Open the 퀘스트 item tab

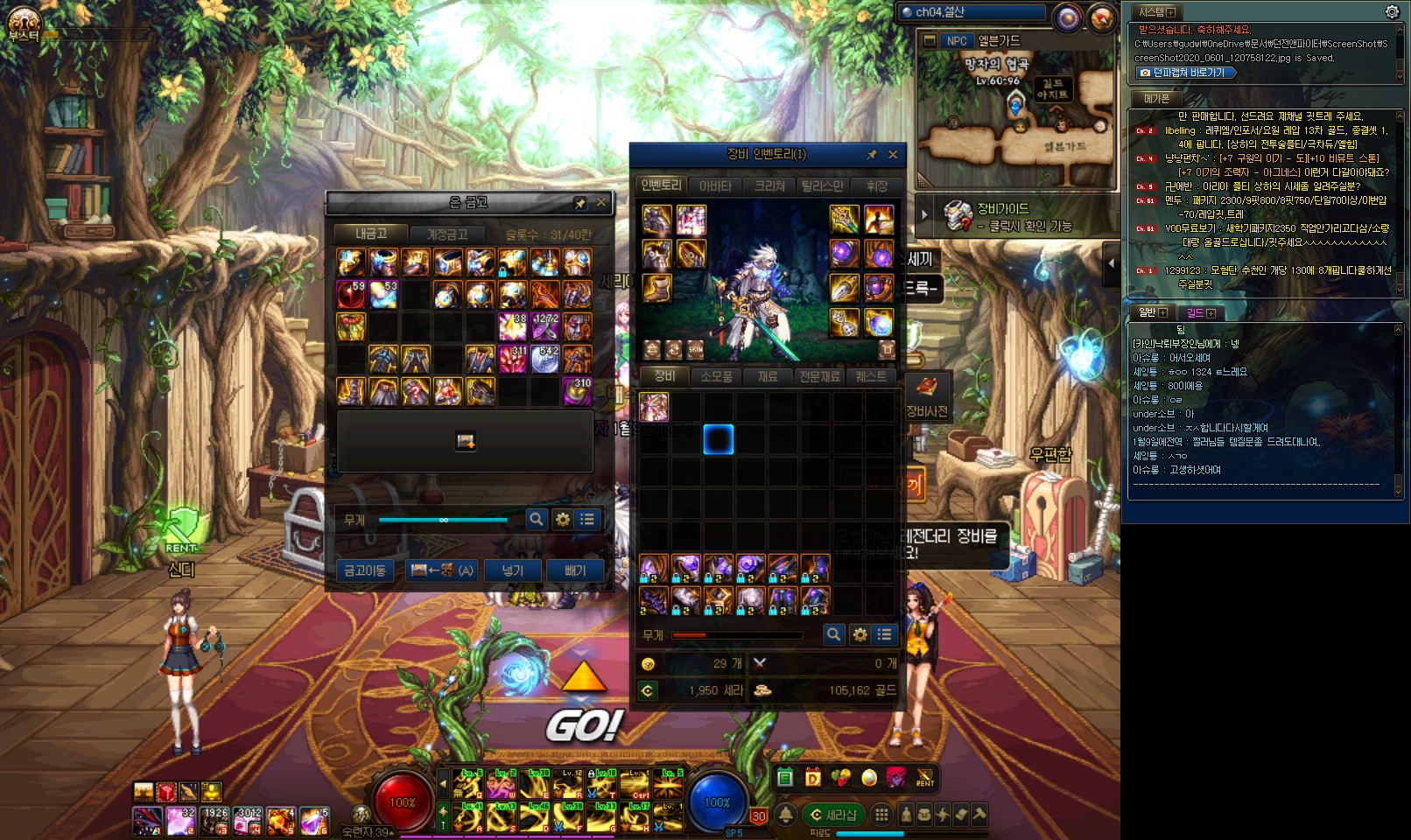tap(871, 376)
